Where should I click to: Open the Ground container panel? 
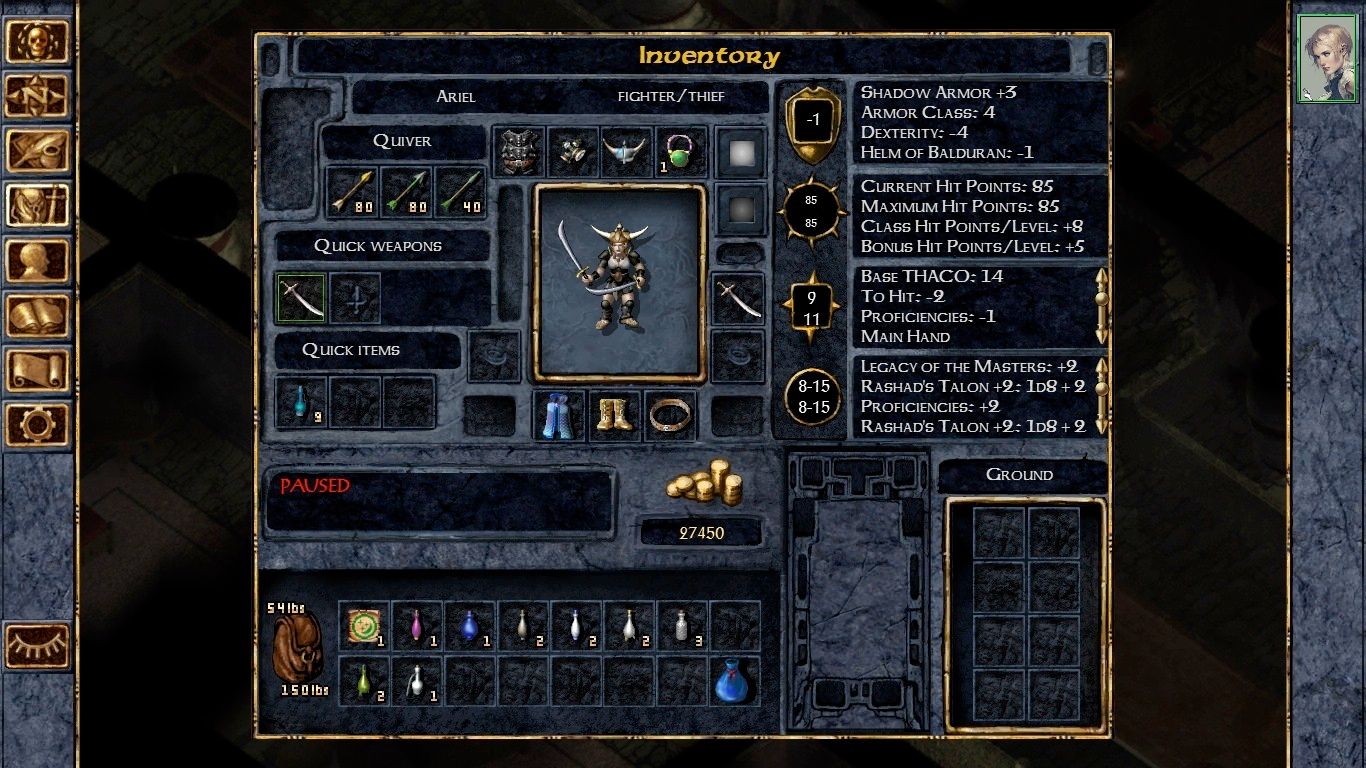point(1022,474)
